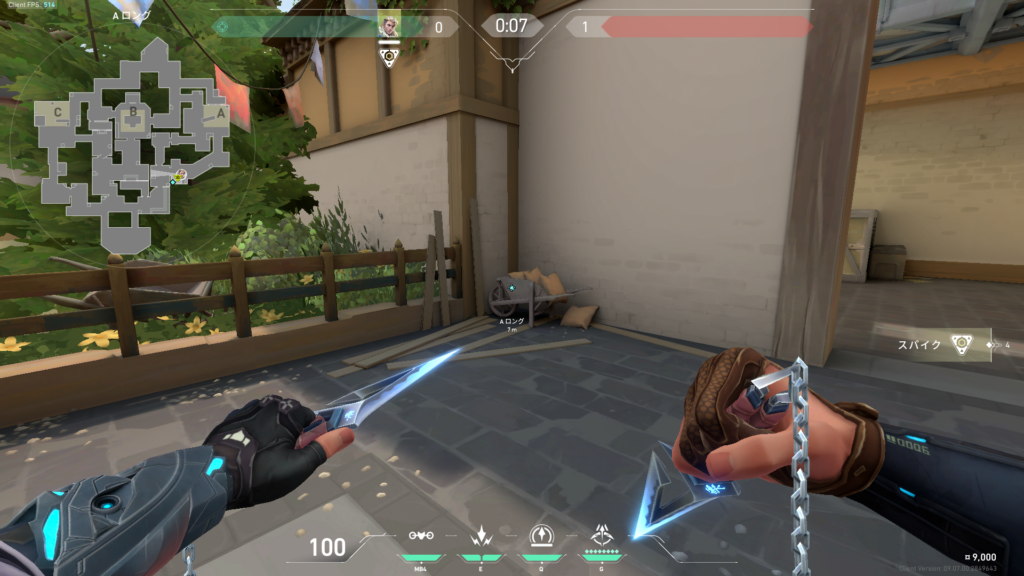Activate the Q dome-shaped ability icon
This screenshot has width=1024, height=576.
[x=541, y=535]
